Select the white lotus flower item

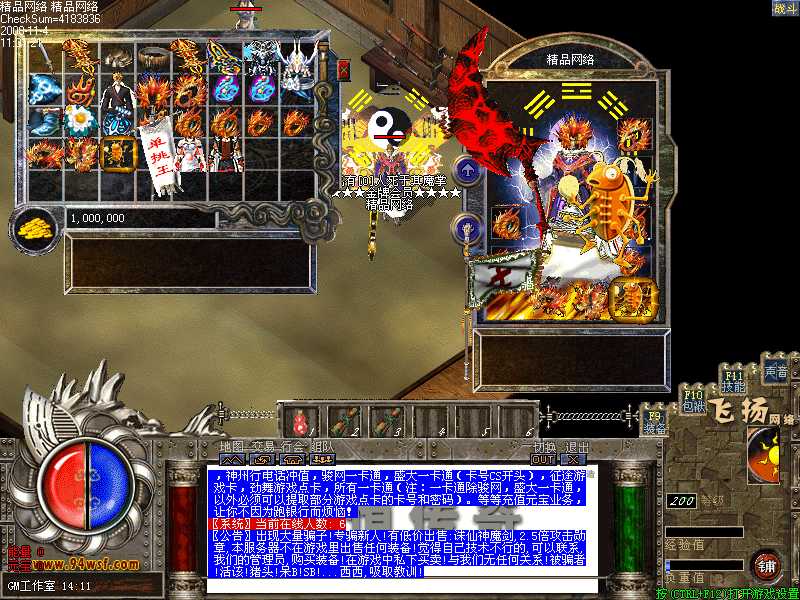click(78, 120)
